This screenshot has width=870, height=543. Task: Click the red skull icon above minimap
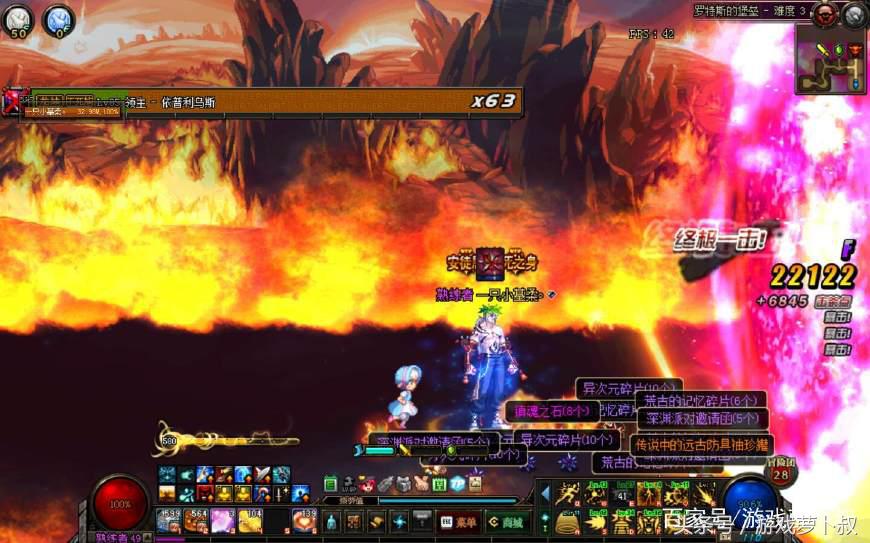(x=826, y=13)
